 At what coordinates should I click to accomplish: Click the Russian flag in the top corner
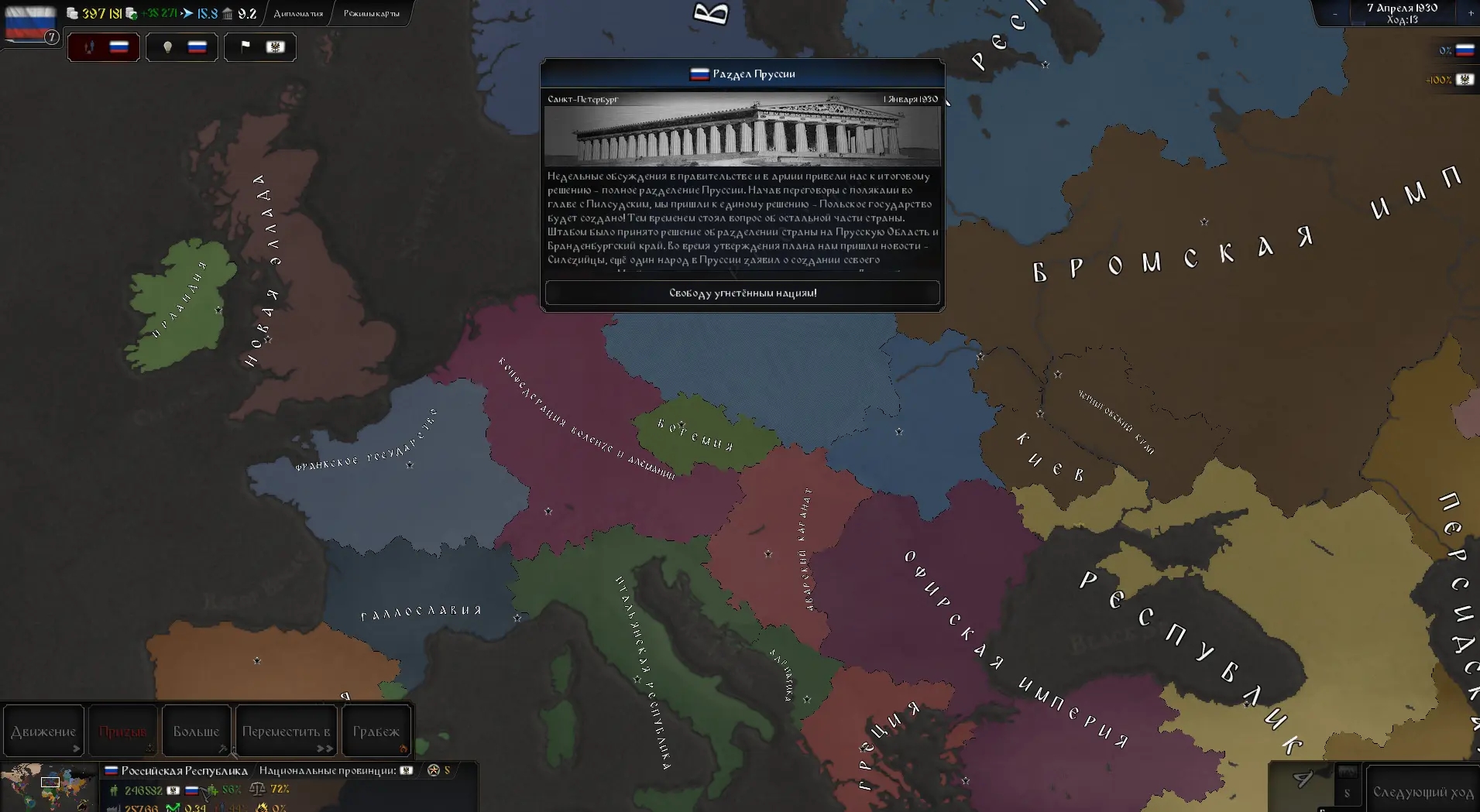(30, 22)
